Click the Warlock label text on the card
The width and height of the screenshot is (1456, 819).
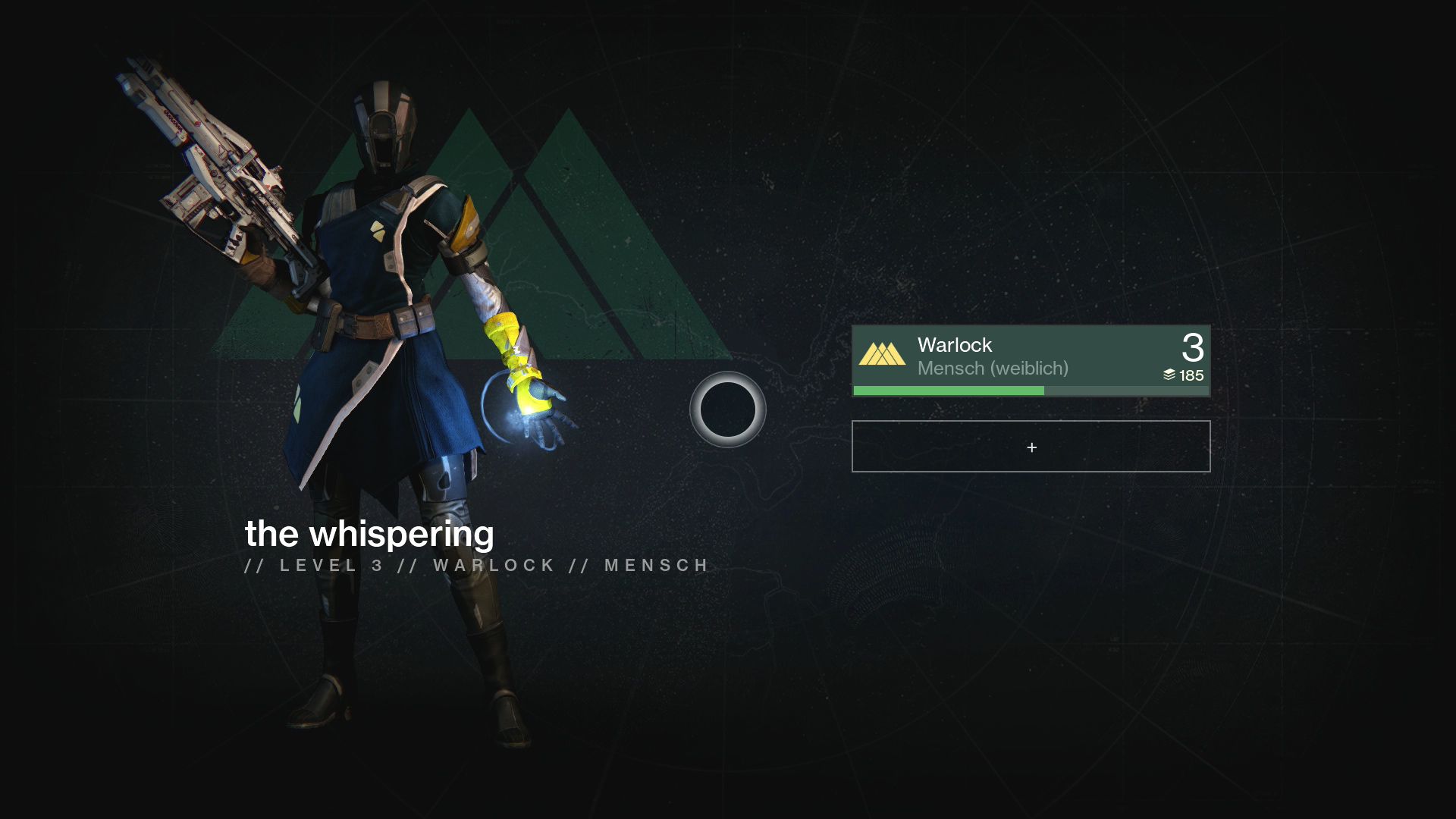[954, 345]
